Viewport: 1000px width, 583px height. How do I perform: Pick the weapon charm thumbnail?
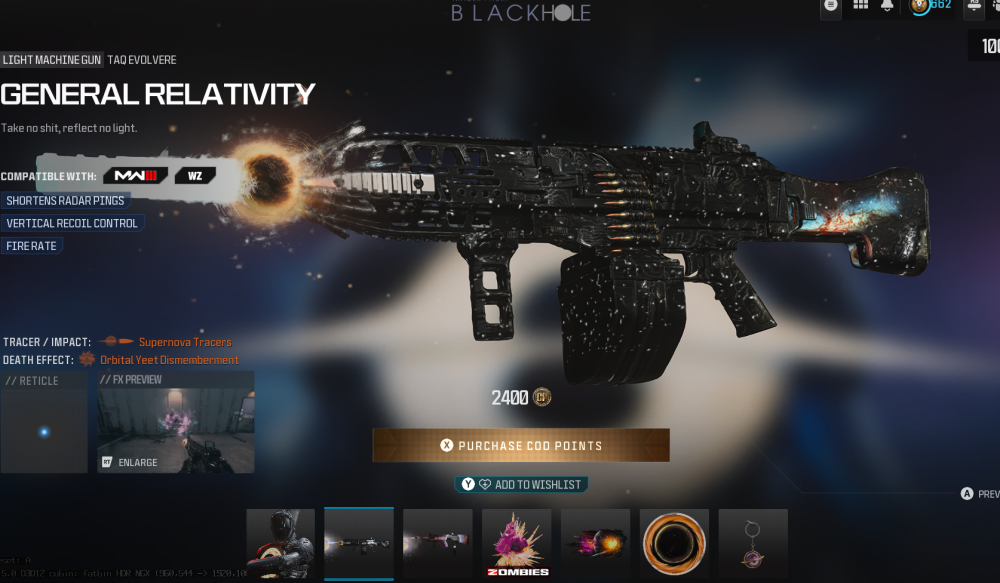[x=752, y=543]
